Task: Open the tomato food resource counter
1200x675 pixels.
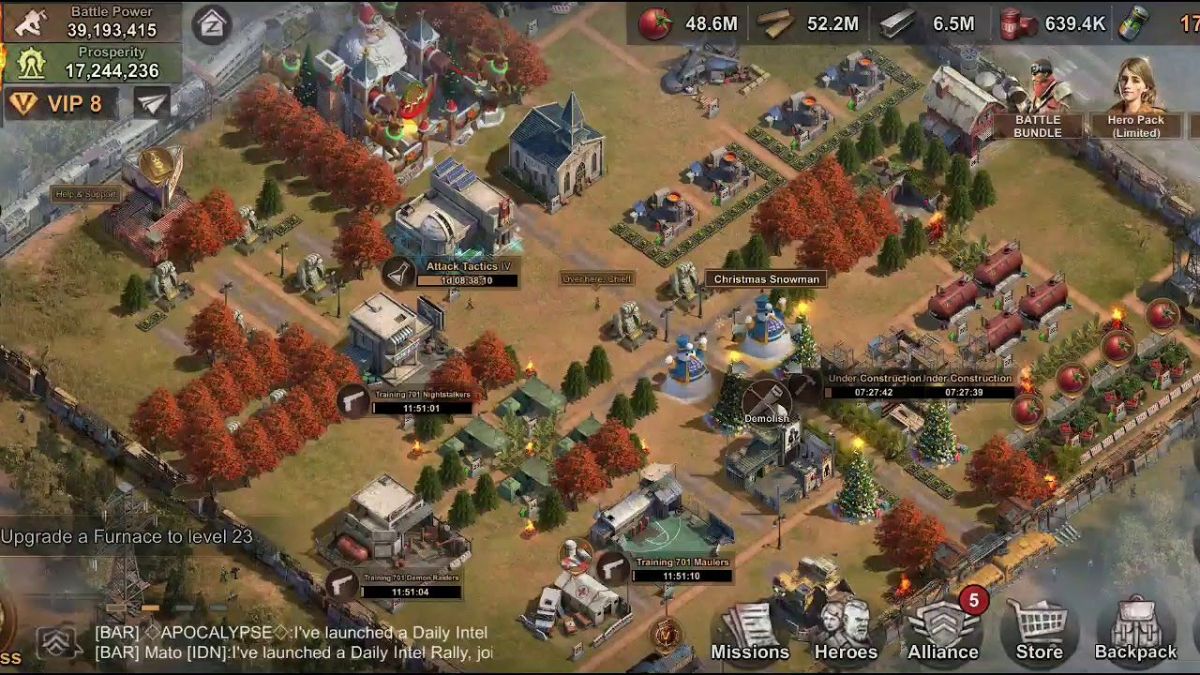Action: pyautogui.click(x=690, y=23)
